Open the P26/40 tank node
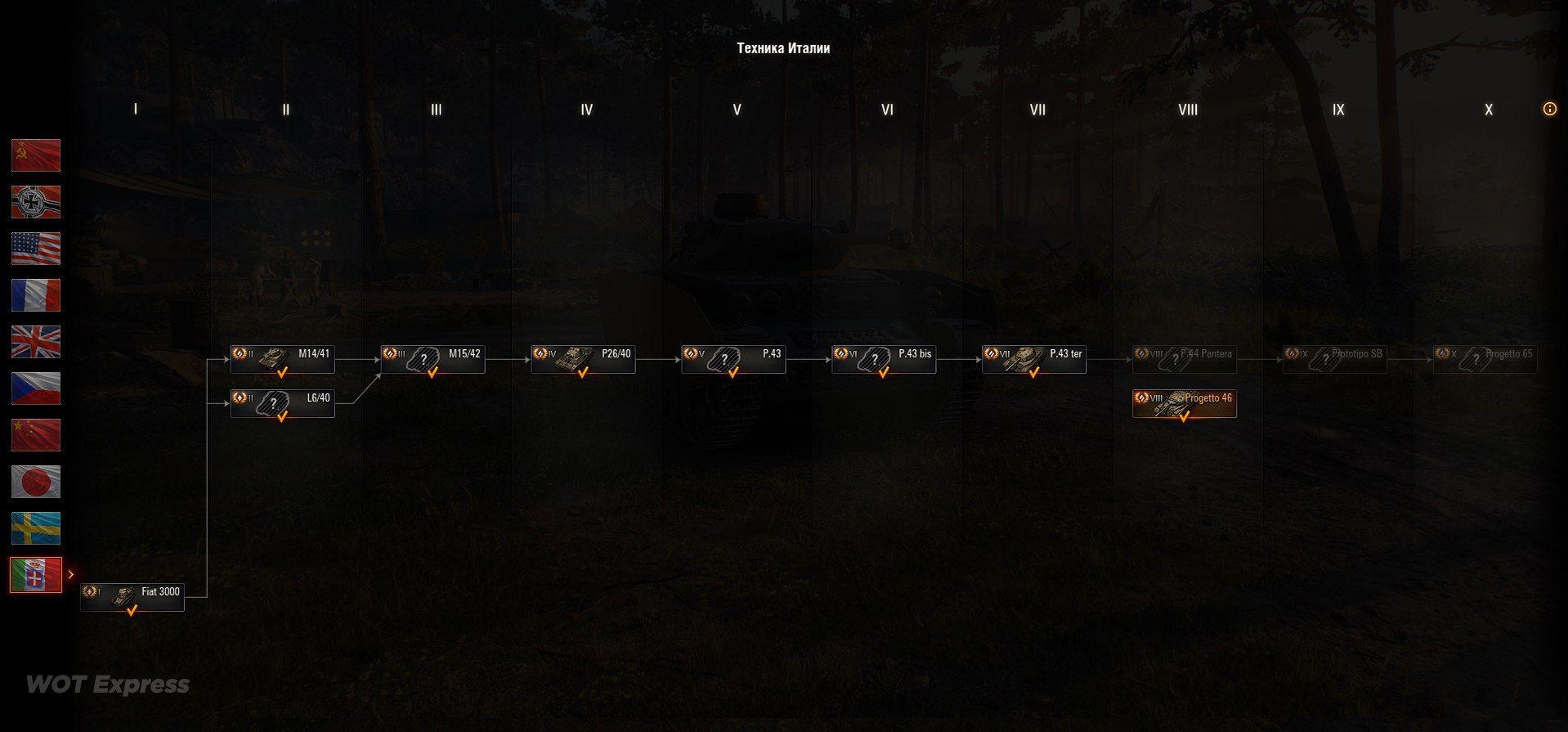The image size is (1568, 732). tap(584, 359)
